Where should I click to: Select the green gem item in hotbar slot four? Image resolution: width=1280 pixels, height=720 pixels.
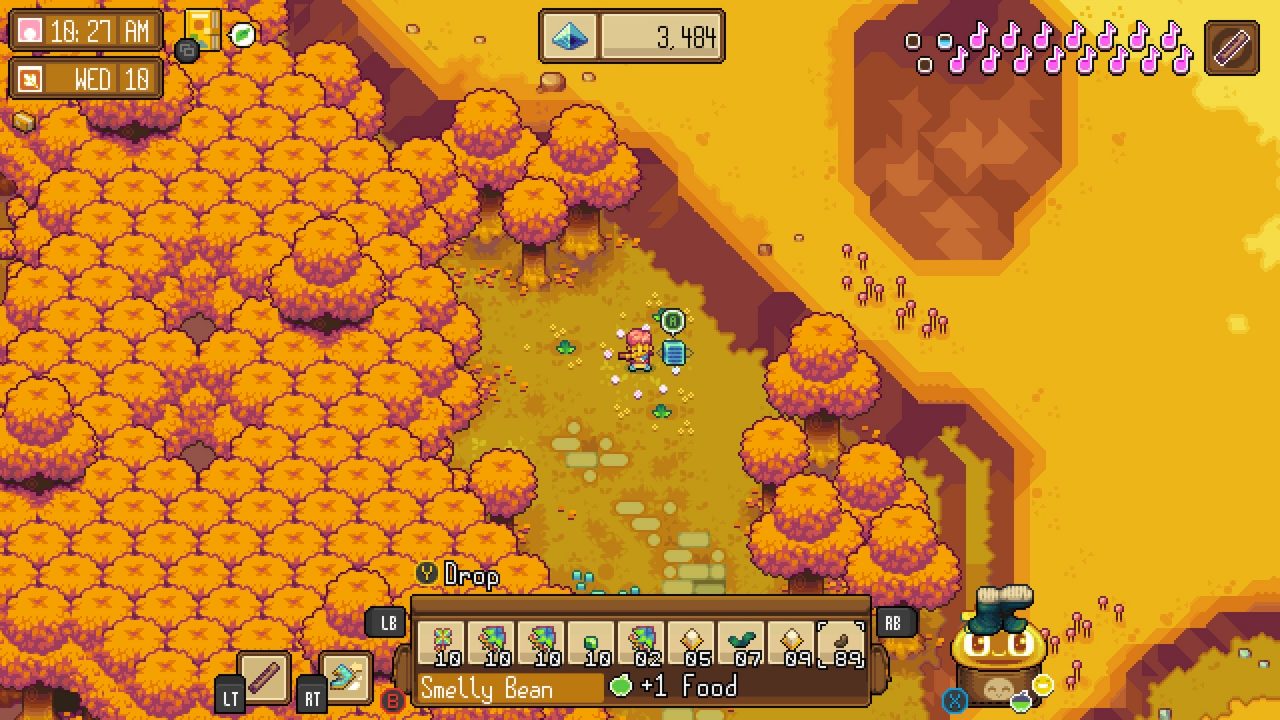tap(593, 640)
